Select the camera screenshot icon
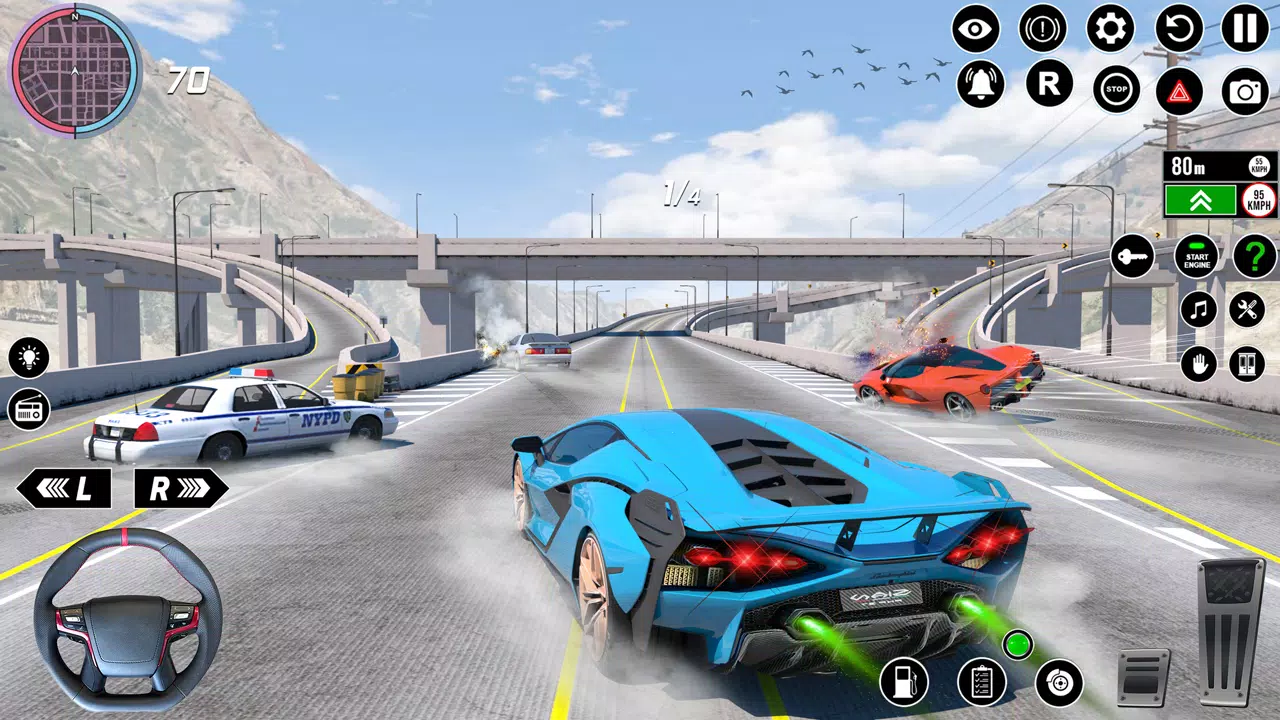1280x720 pixels. coord(1246,91)
